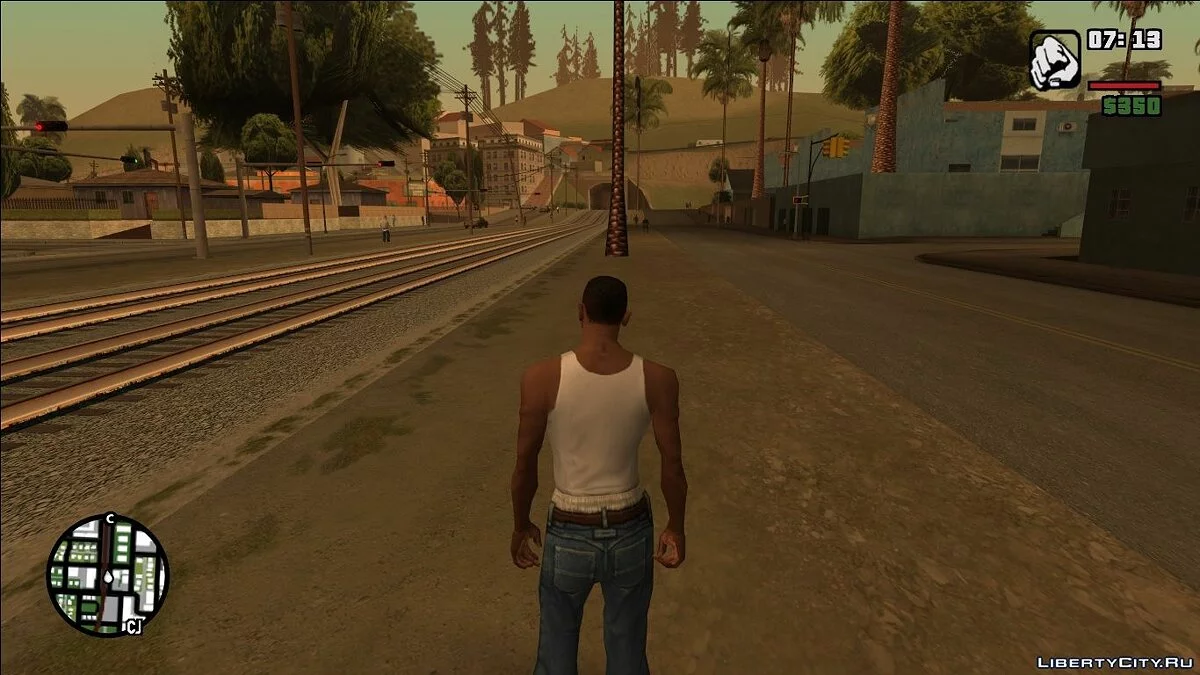Screen dimensions: 1200x675
Task: Click the fist weapon icon
Action: (x=1055, y=60)
